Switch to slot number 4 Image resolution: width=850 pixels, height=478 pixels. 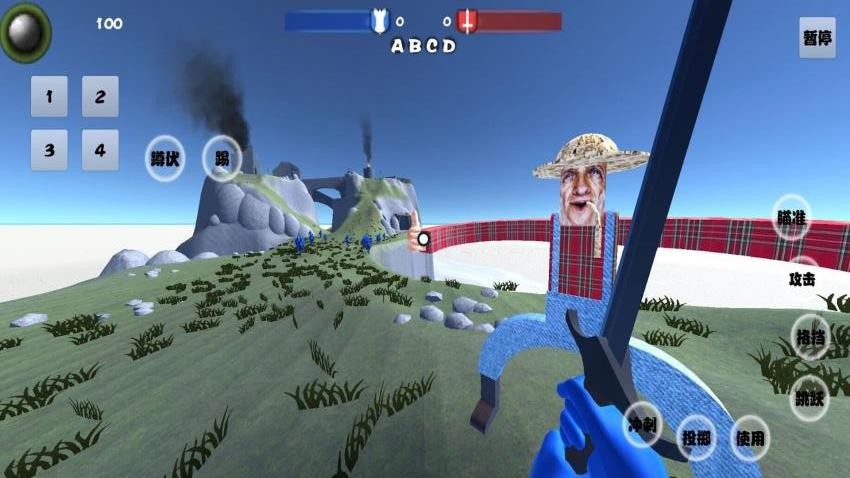[x=100, y=150]
